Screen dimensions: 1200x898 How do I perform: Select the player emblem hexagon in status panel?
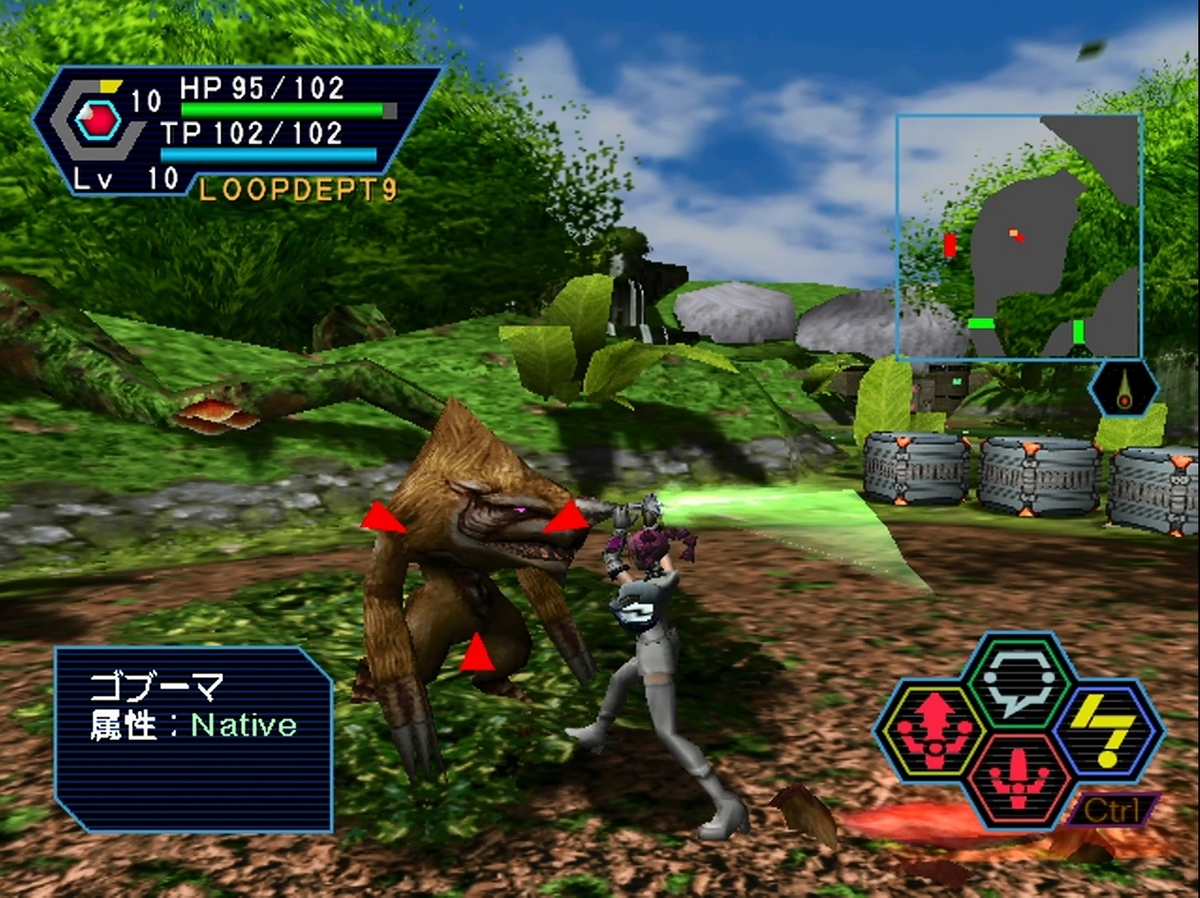click(x=98, y=122)
